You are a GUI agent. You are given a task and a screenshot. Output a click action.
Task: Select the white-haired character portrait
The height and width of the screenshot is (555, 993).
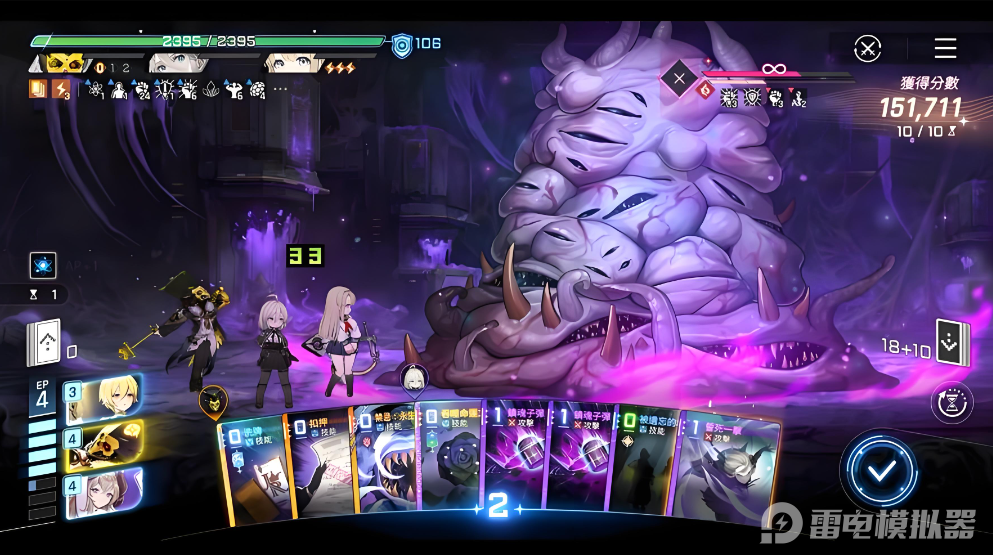[x=104, y=491]
